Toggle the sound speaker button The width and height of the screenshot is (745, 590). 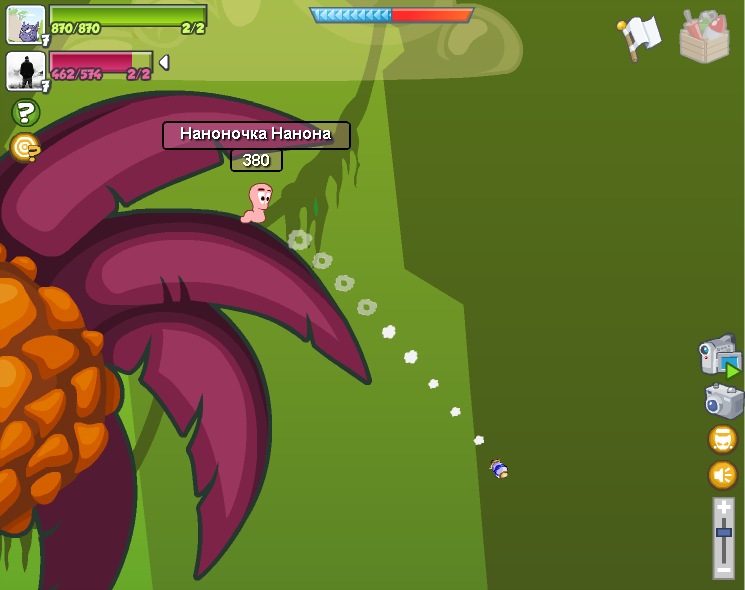722,474
